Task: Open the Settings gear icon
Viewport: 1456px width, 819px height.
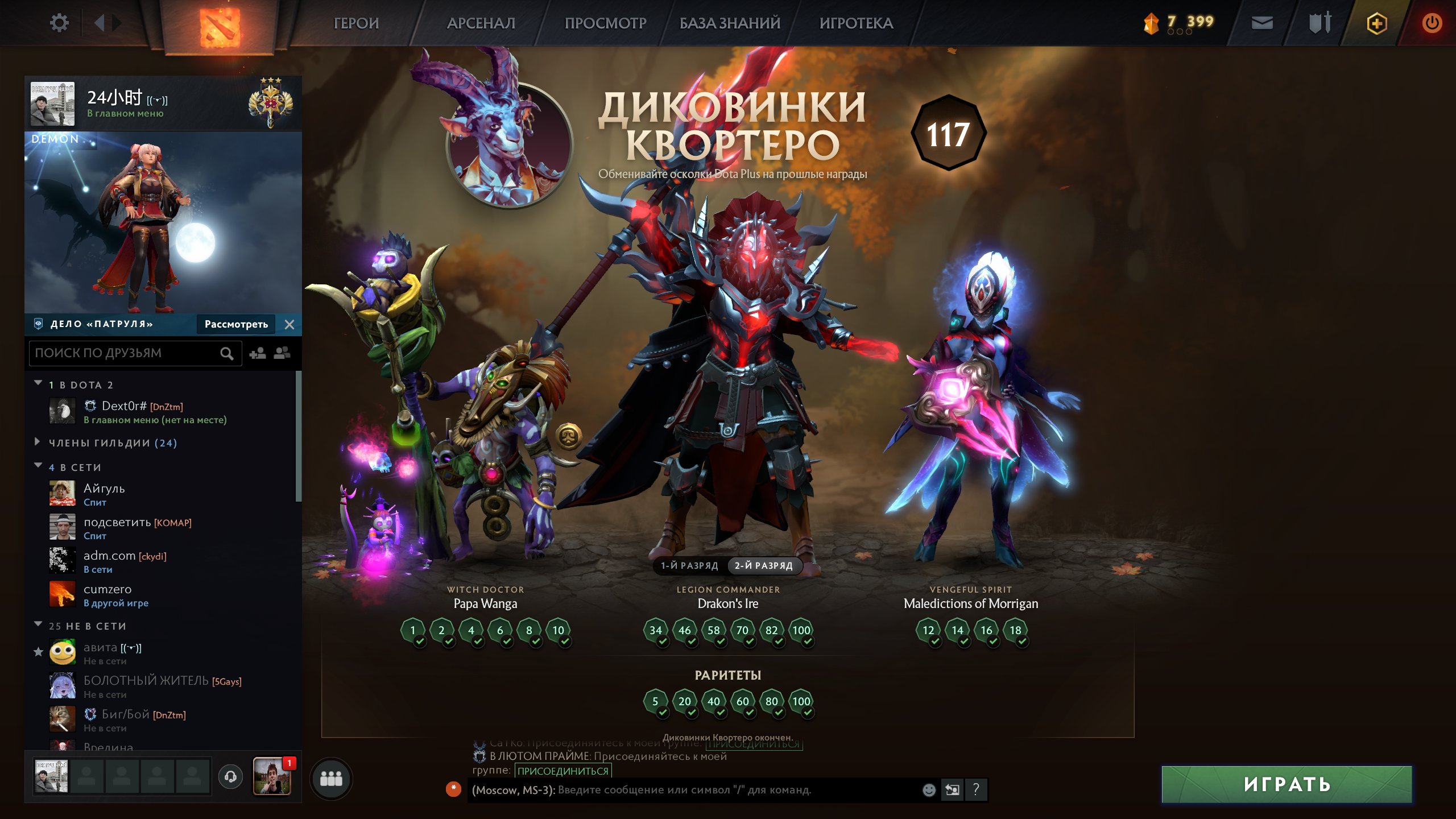Action: (x=59, y=22)
